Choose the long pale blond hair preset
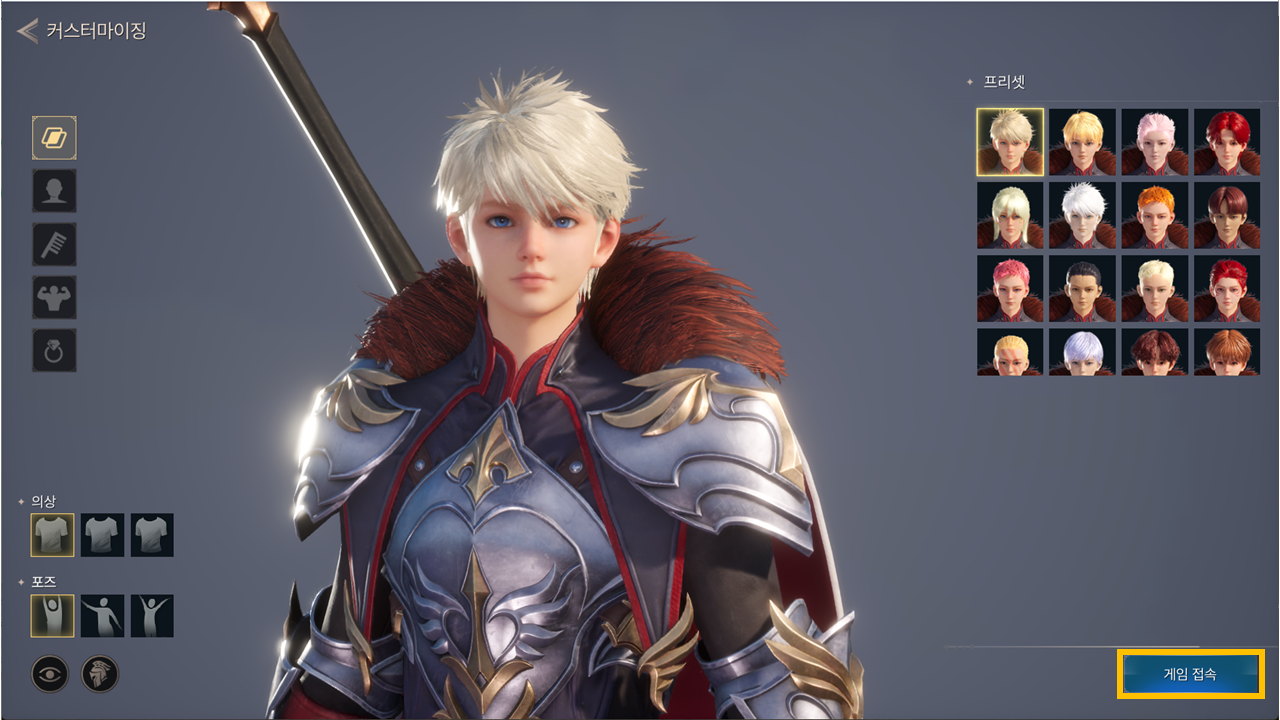The width and height of the screenshot is (1280, 720). (1010, 215)
